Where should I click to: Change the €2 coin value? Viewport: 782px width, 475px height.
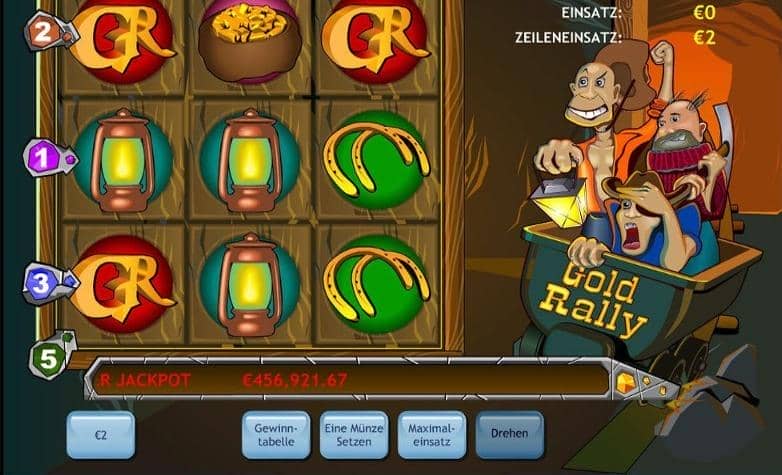pos(100,436)
